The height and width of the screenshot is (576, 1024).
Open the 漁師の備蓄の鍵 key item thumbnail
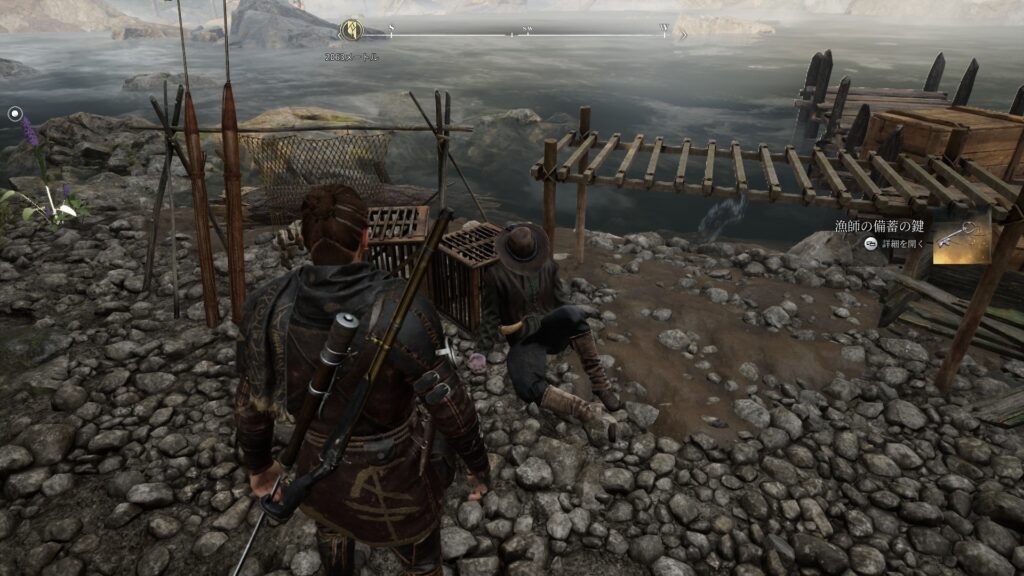pyautogui.click(x=958, y=240)
